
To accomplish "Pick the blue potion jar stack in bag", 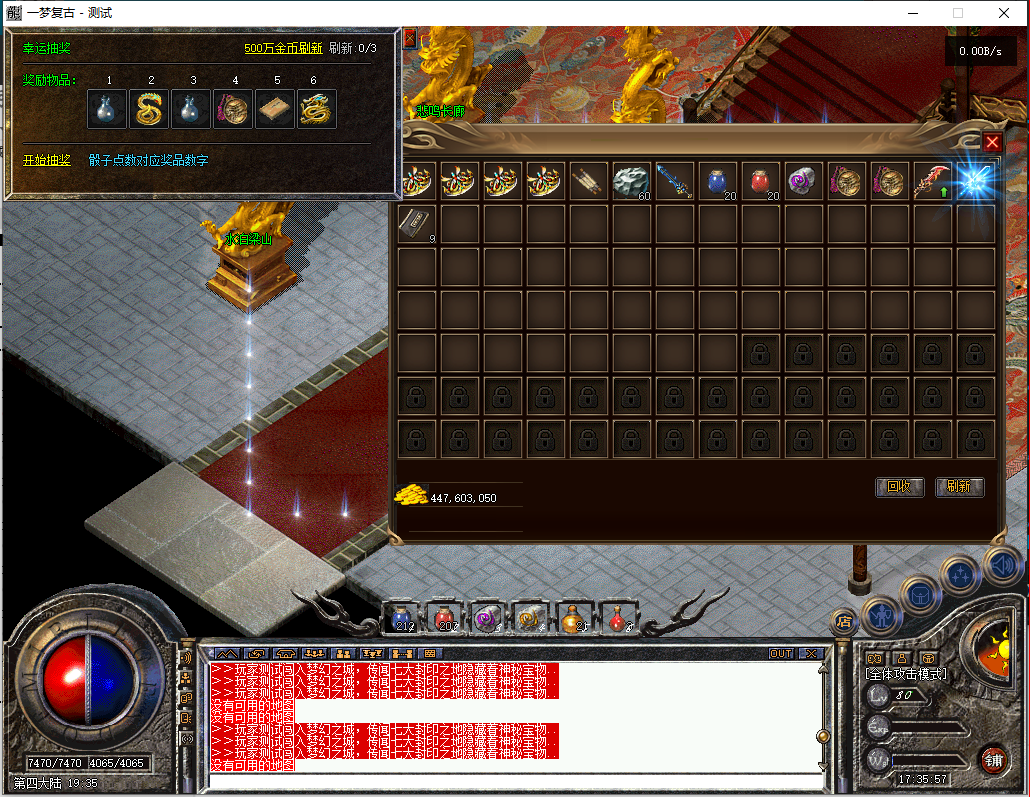I will coord(717,182).
